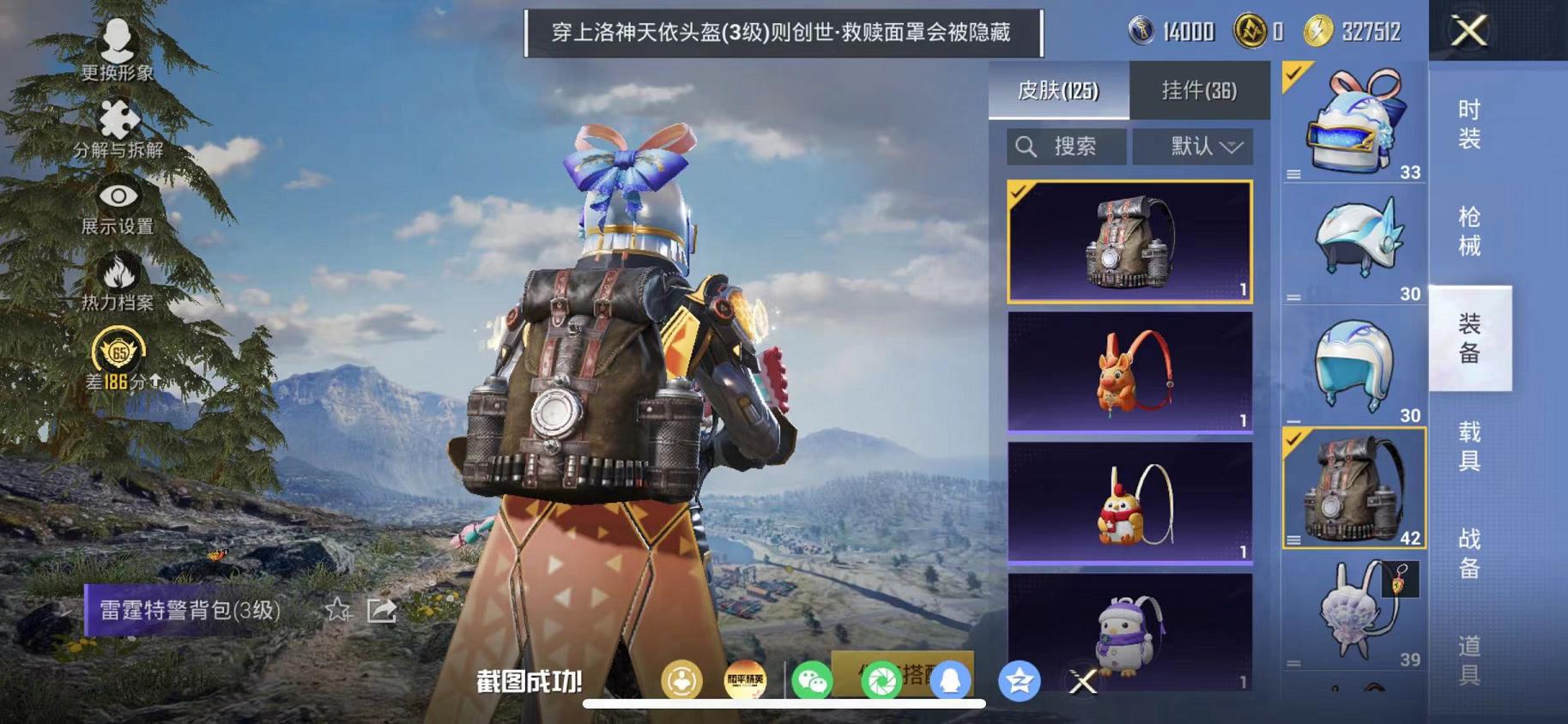Screen dimensions: 1568x724
Task: Open the 热力档案 heat profile
Action: point(116,276)
